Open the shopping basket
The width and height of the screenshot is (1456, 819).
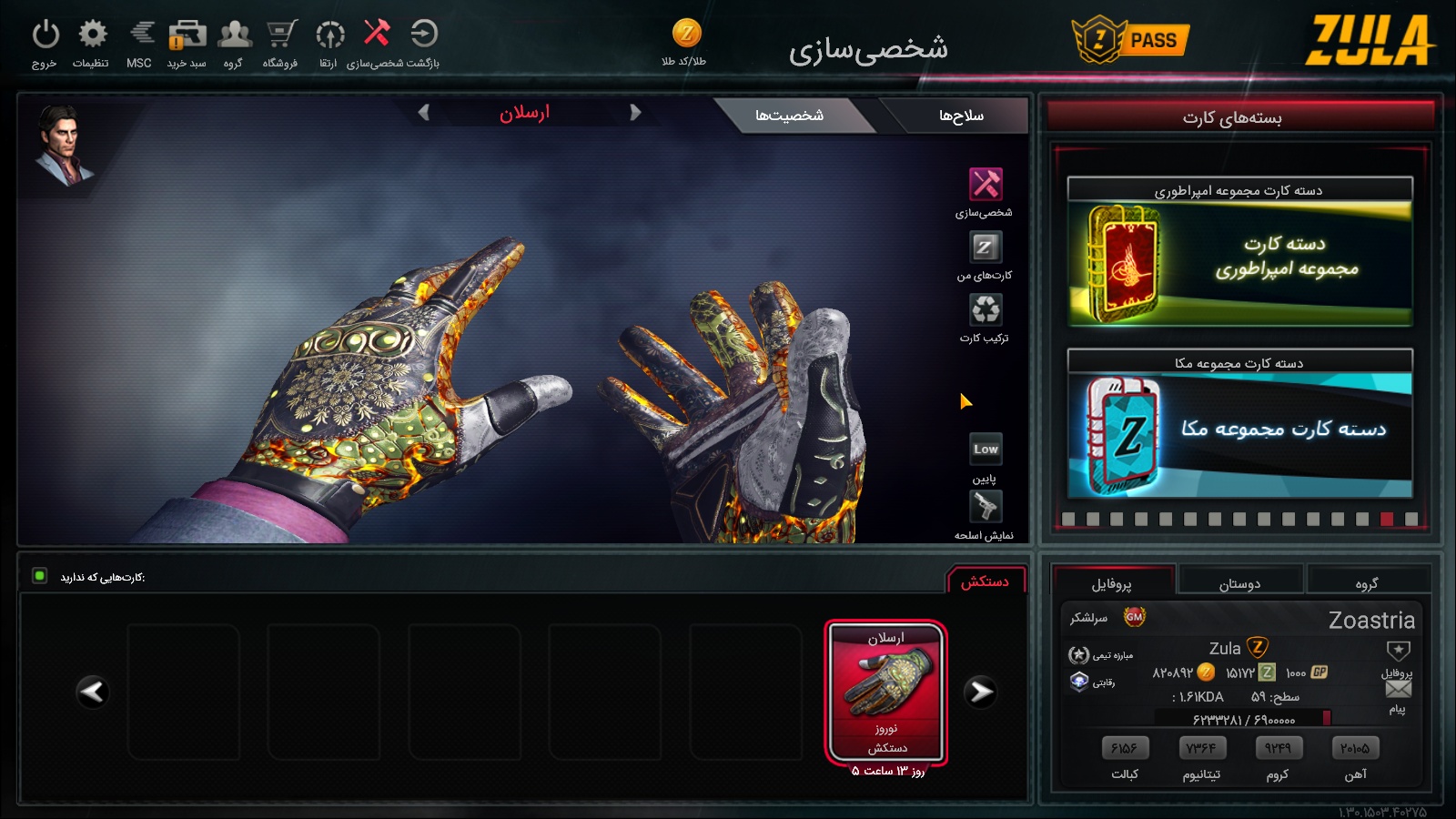click(187, 35)
